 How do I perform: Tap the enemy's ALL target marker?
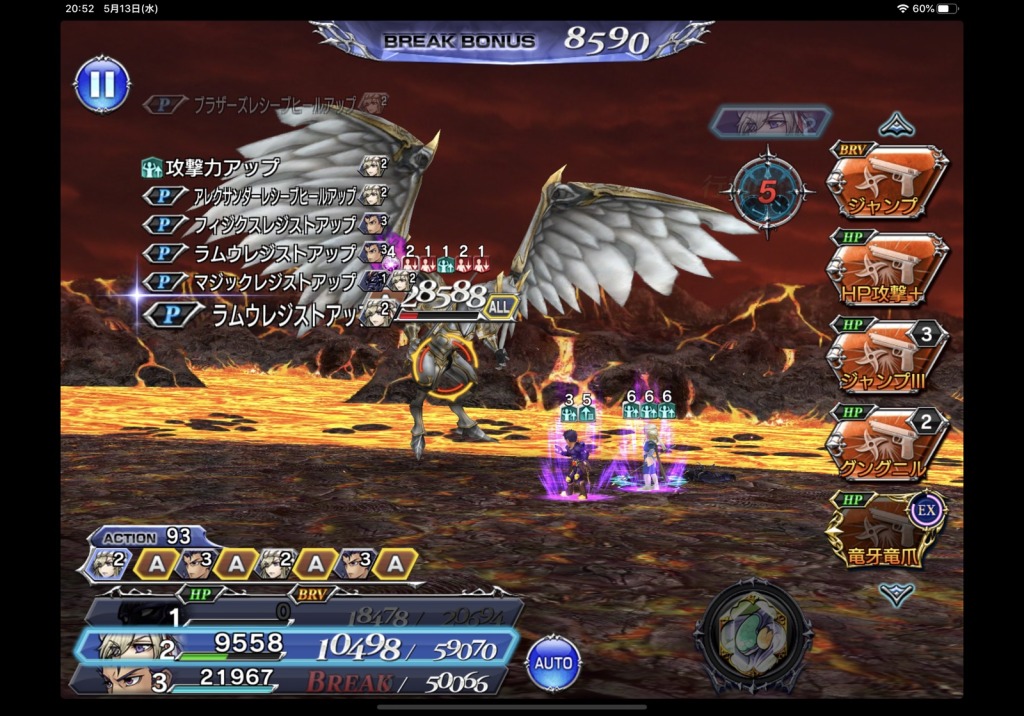[x=499, y=308]
